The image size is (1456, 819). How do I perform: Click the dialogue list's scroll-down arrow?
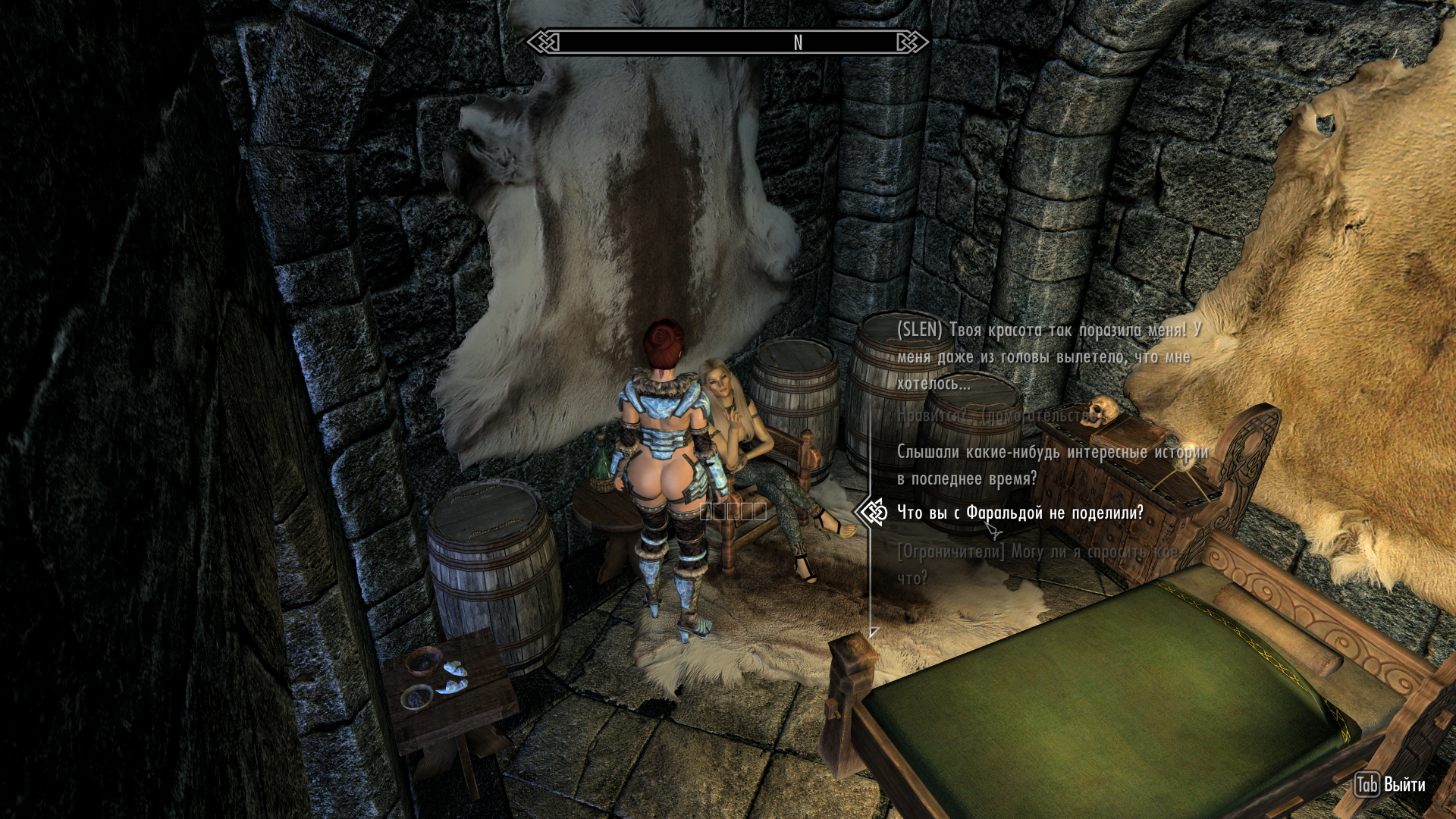coord(874,632)
